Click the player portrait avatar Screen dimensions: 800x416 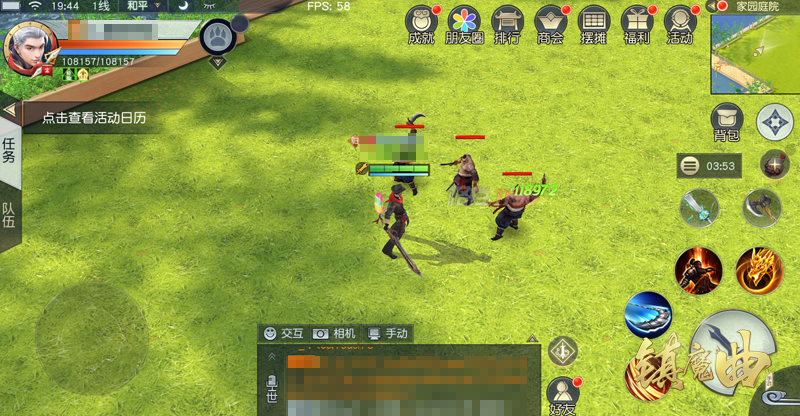[x=29, y=47]
